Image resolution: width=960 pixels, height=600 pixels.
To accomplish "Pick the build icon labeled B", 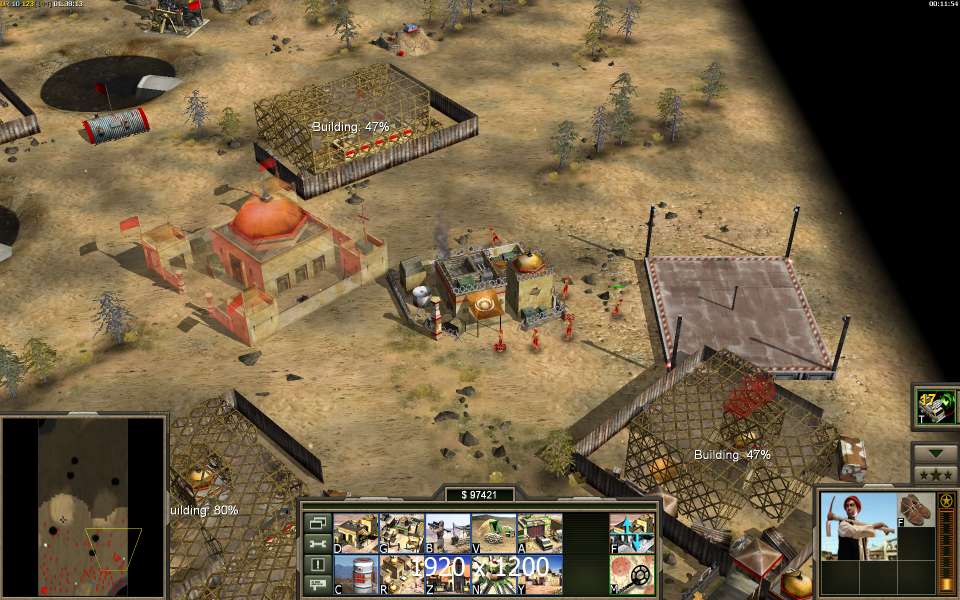I will 447,533.
